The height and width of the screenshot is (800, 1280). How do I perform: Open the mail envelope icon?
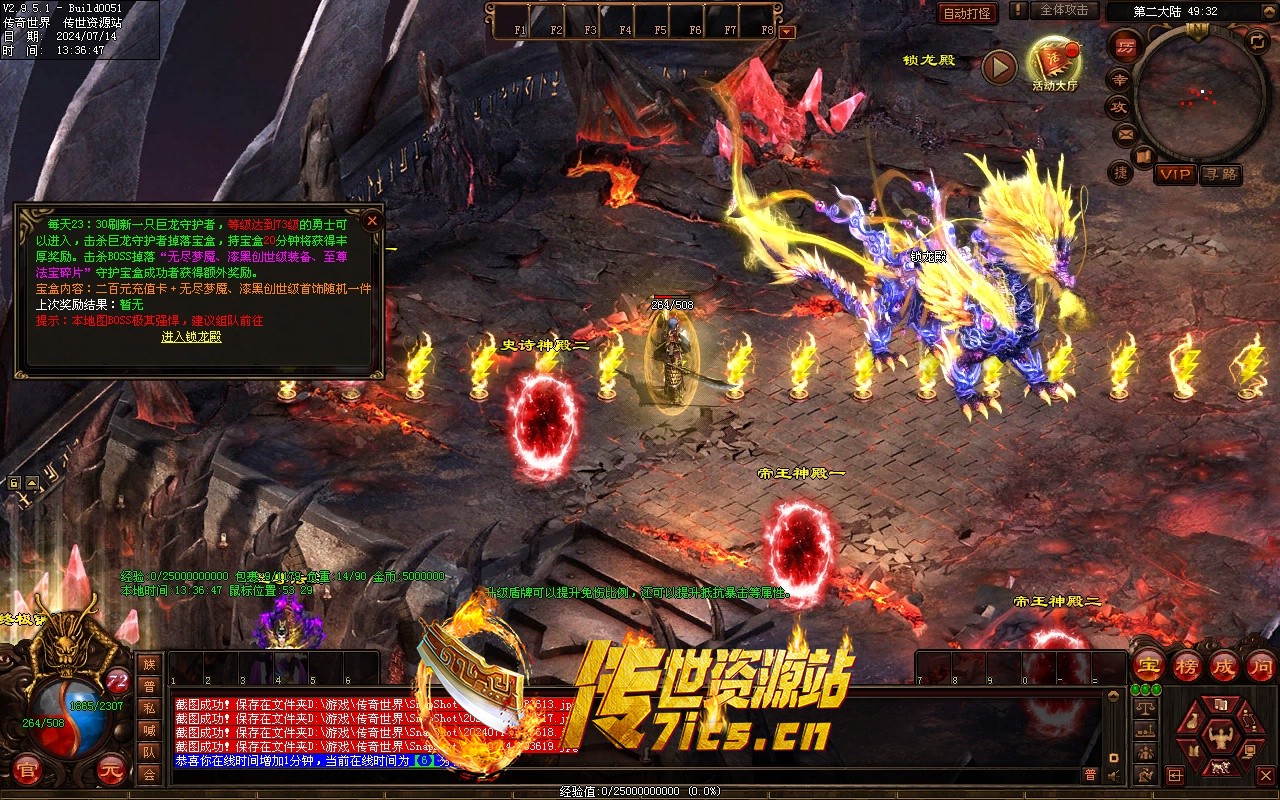pyautogui.click(x=1126, y=133)
